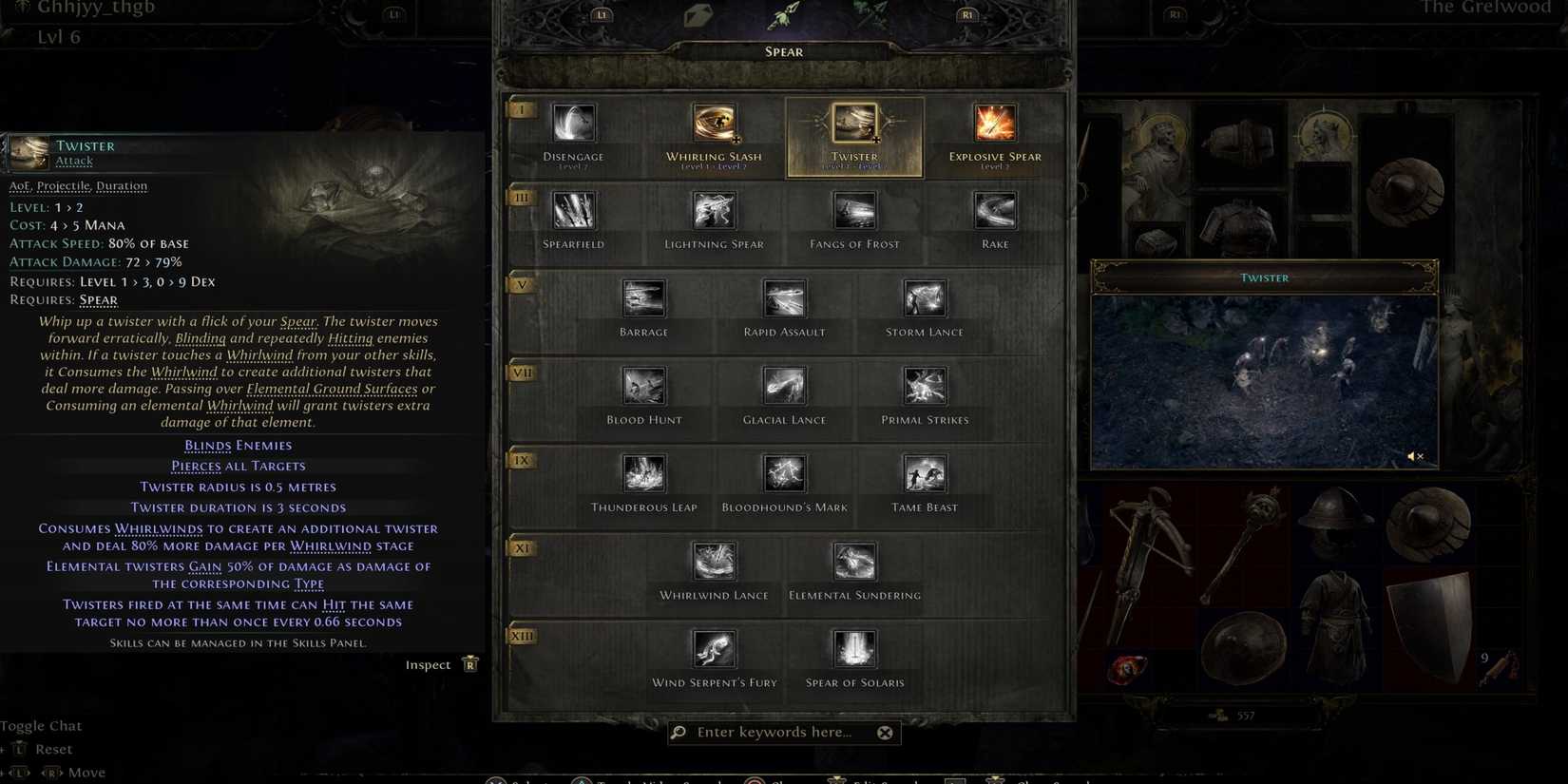Clear the keyword search with the X button

tap(885, 732)
